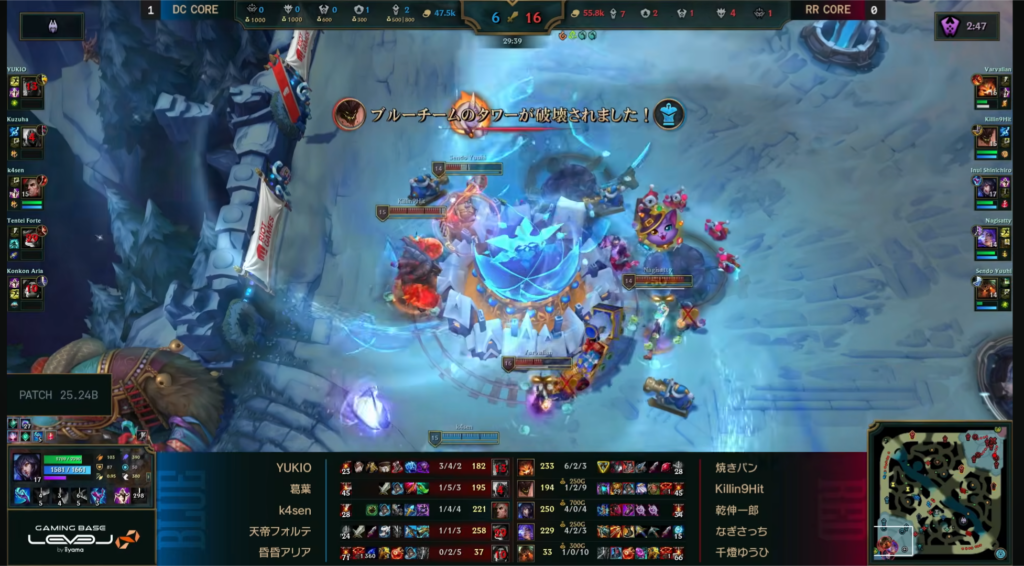Click the RR CORE team name banner
The width and height of the screenshot is (1024, 566).
[828, 10]
